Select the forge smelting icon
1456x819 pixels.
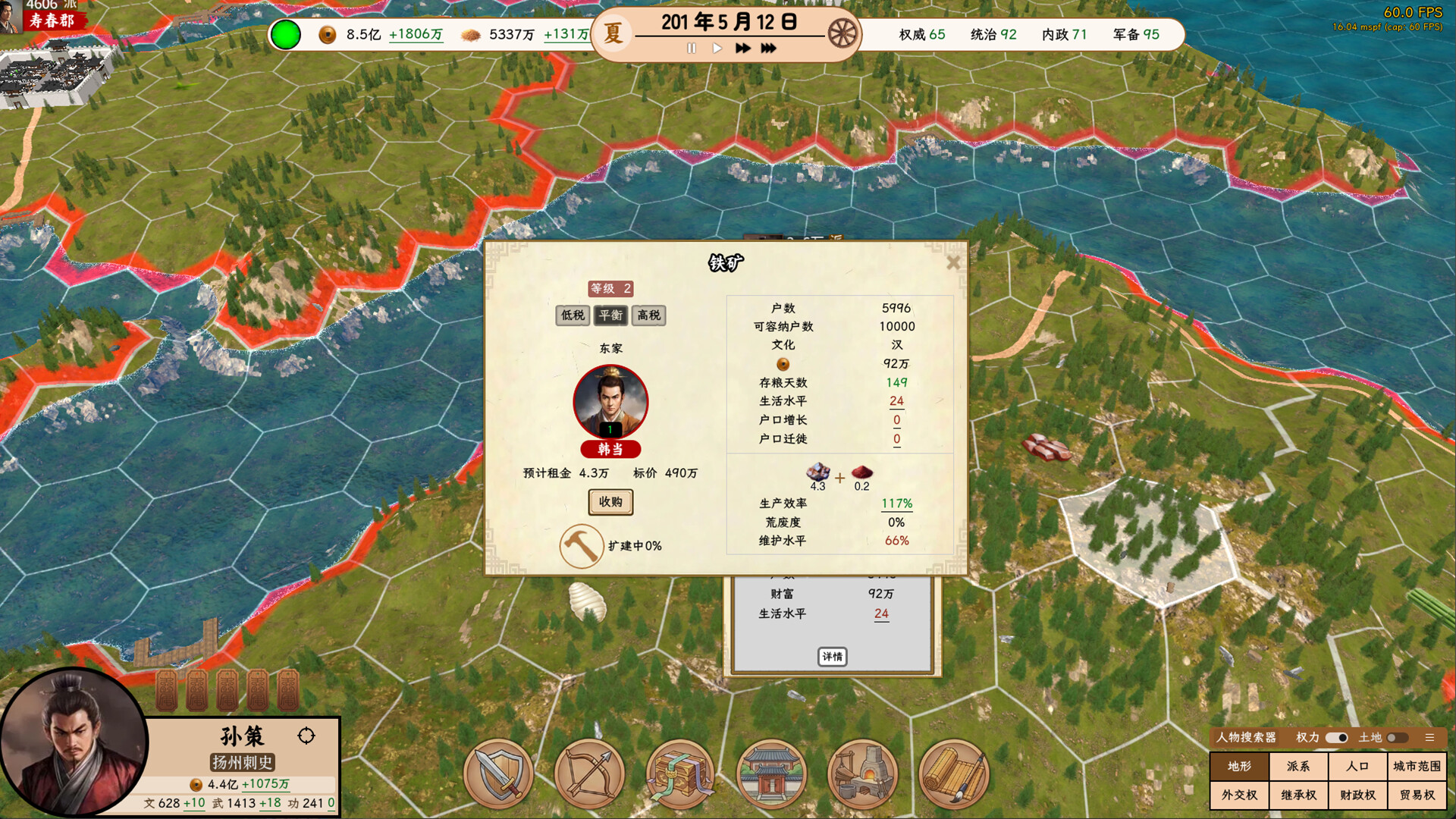[862, 773]
